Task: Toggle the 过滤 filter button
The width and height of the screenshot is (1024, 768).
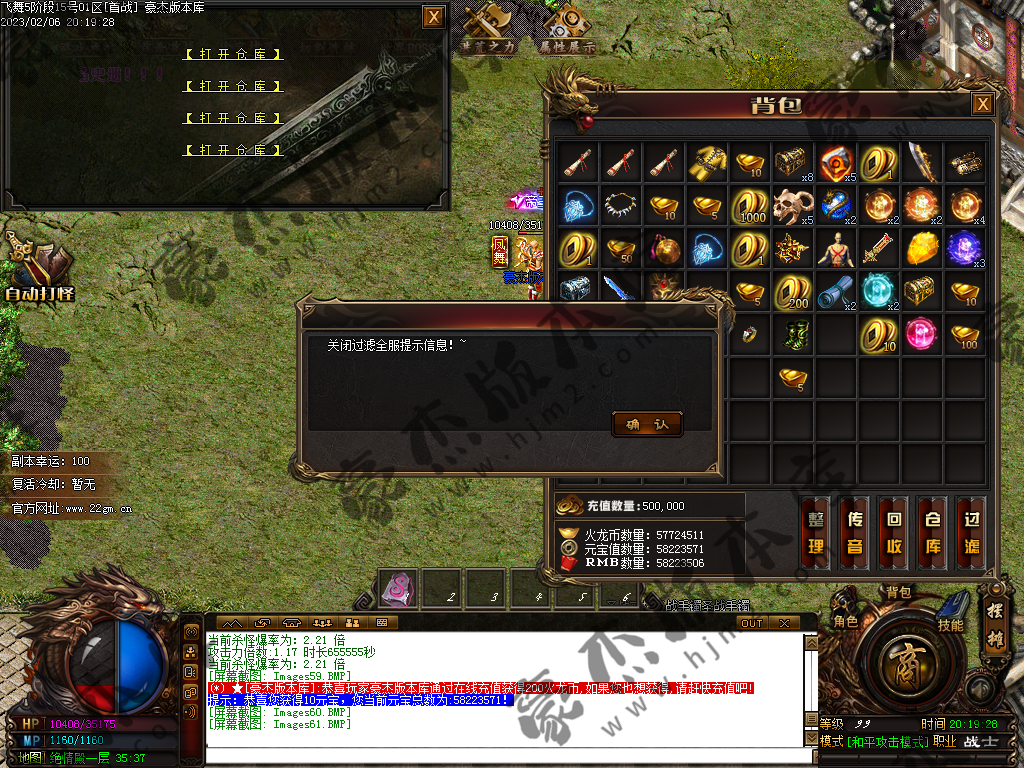Action: point(972,533)
